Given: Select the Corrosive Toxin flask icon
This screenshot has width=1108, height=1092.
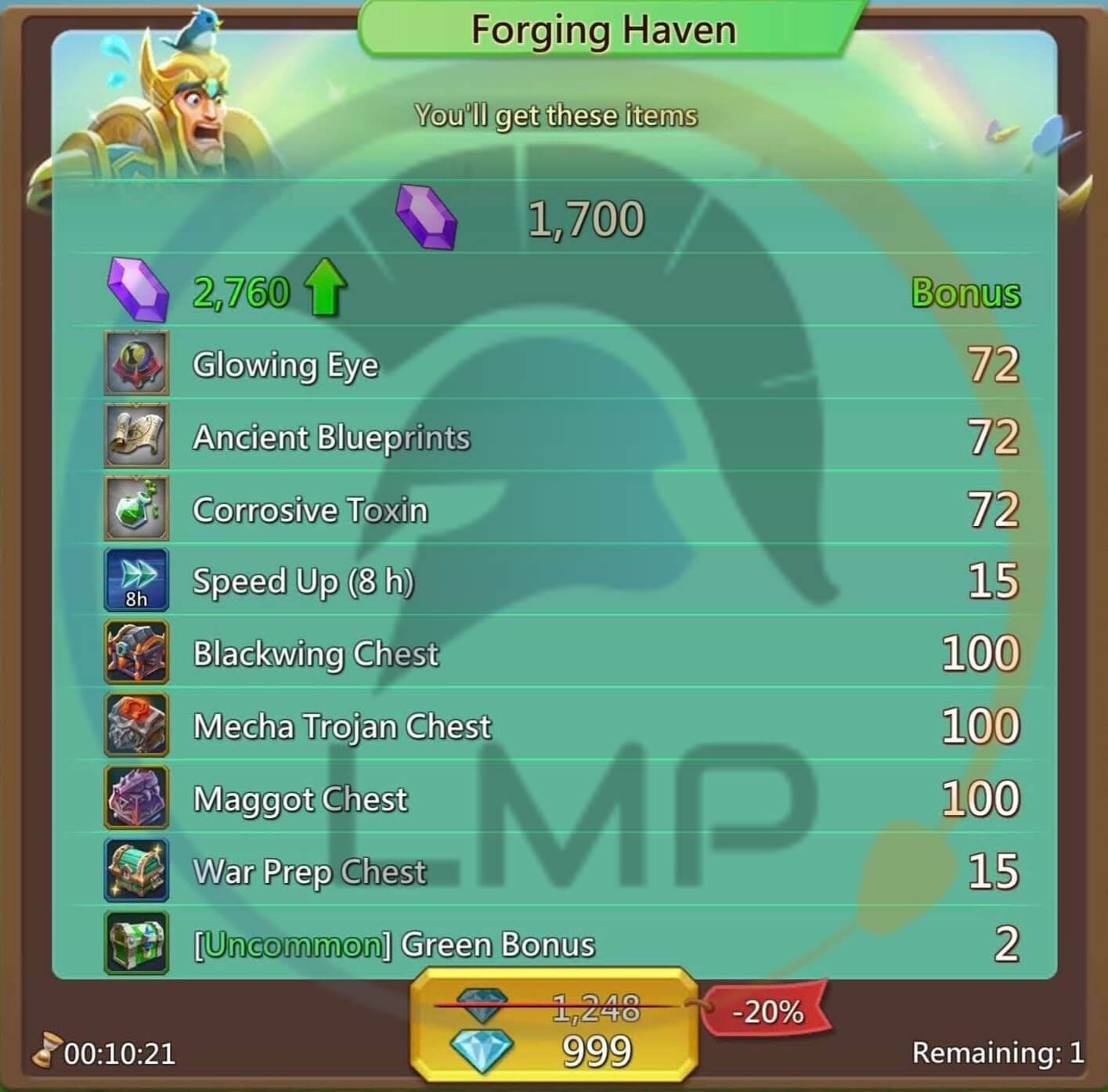Looking at the screenshot, I should click(x=135, y=509).
